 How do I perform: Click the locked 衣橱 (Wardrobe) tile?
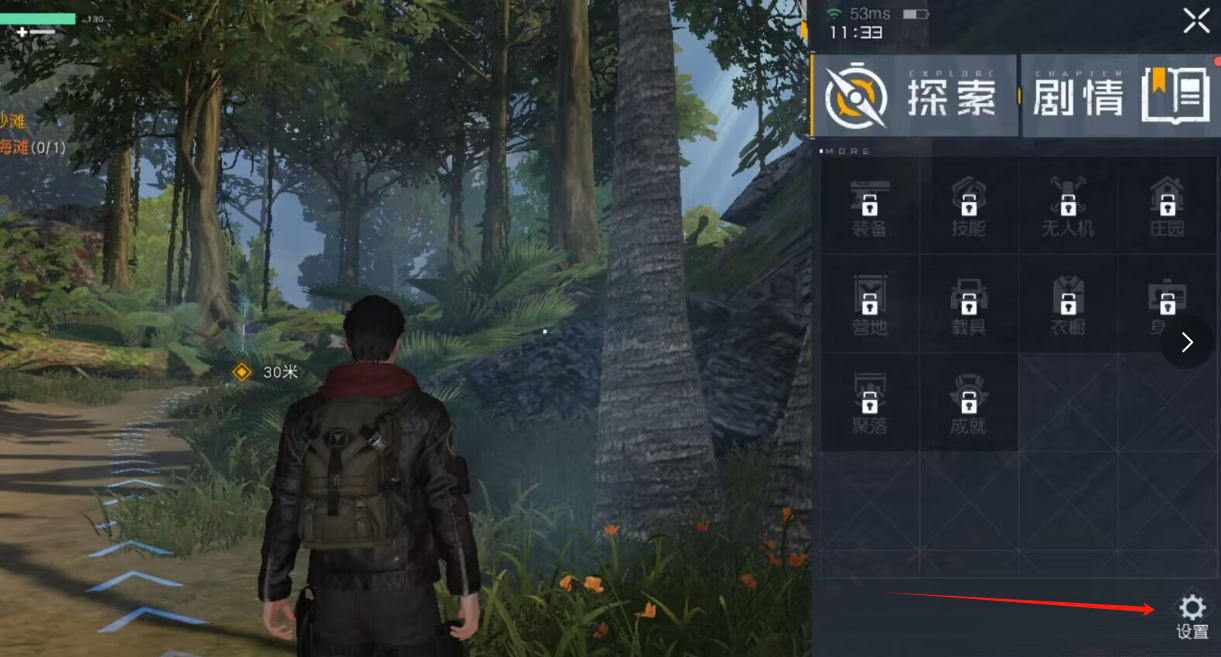[1067, 303]
